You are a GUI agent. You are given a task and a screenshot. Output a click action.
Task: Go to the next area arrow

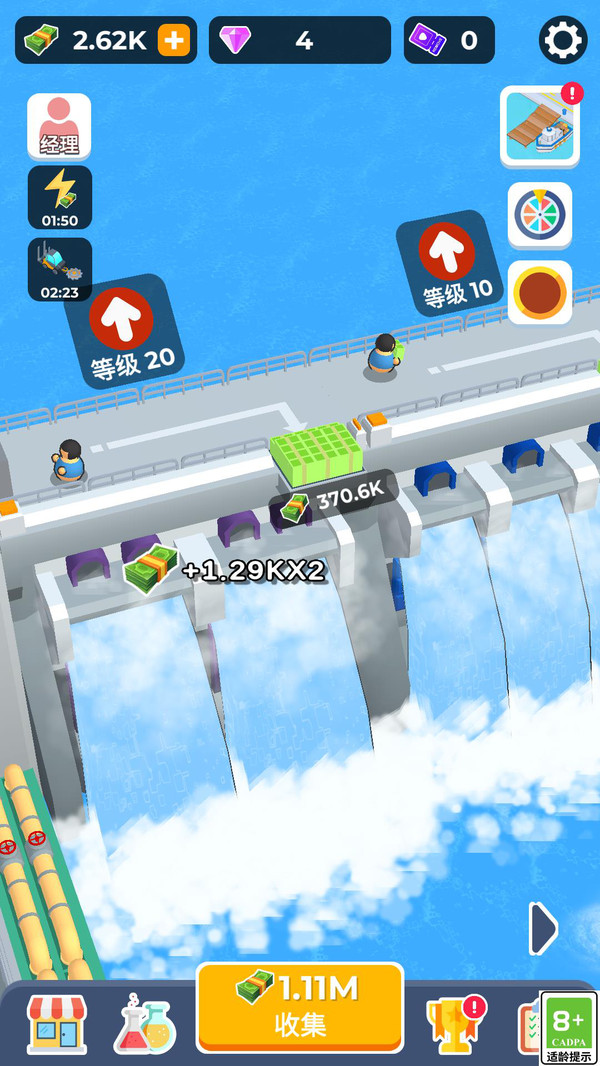click(543, 929)
